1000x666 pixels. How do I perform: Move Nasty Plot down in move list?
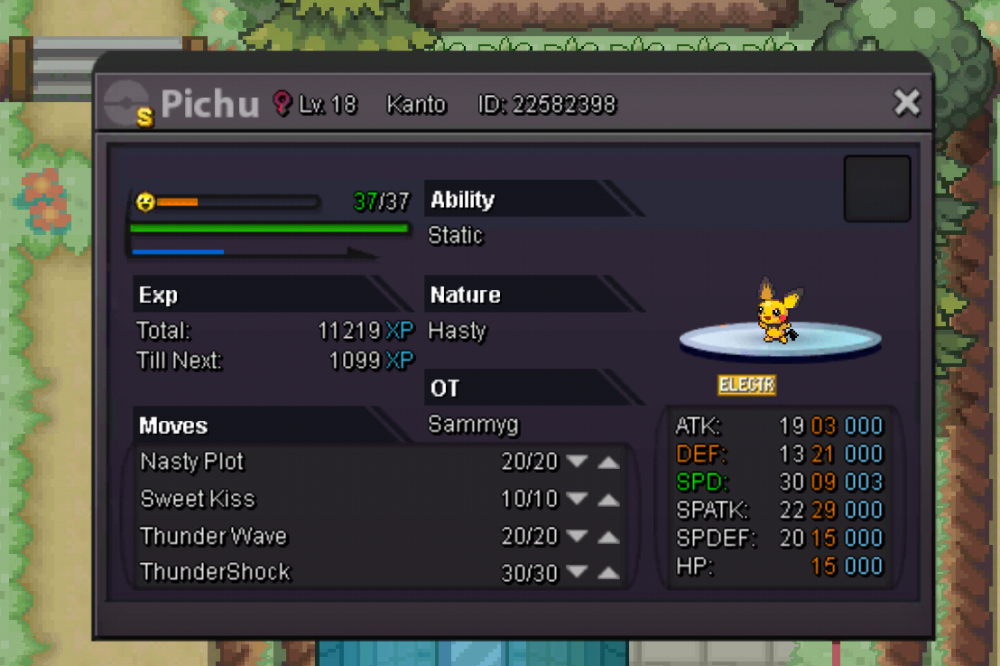576,462
